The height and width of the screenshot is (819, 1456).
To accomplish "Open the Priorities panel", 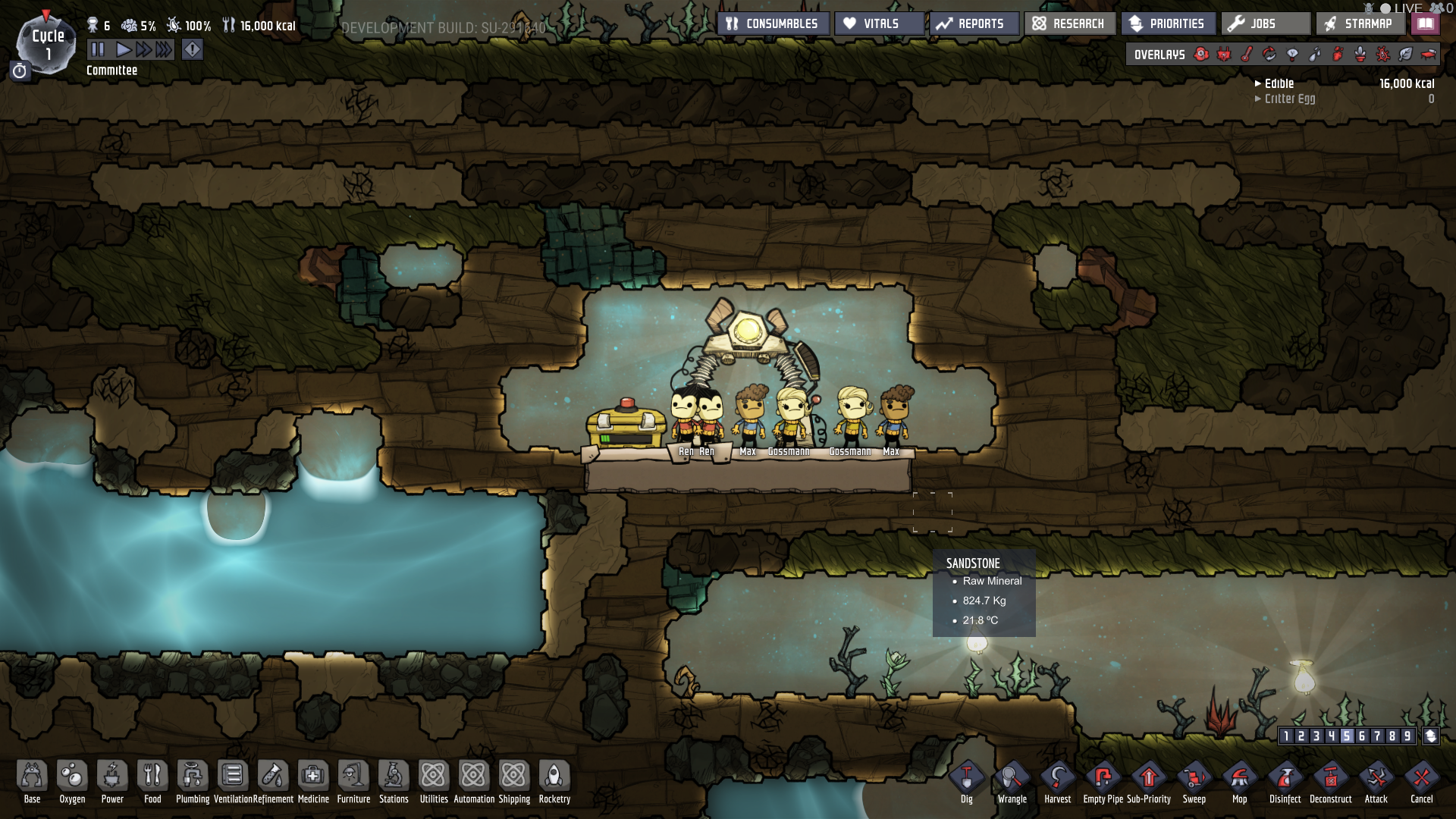I will tap(1168, 24).
